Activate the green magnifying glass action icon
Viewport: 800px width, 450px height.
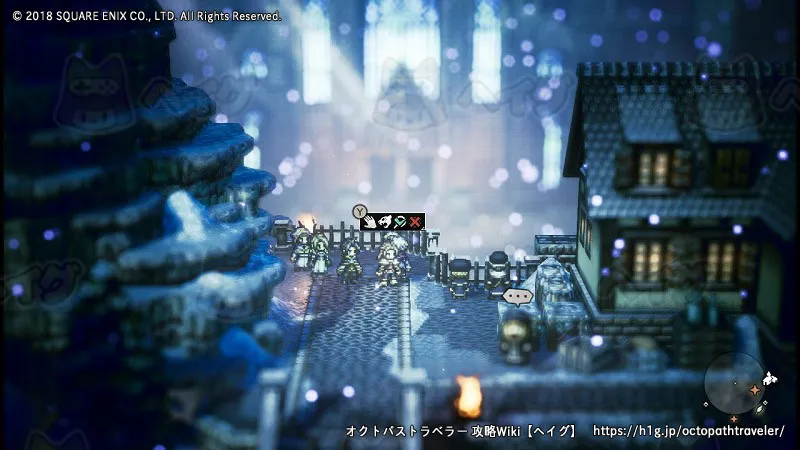[399, 221]
